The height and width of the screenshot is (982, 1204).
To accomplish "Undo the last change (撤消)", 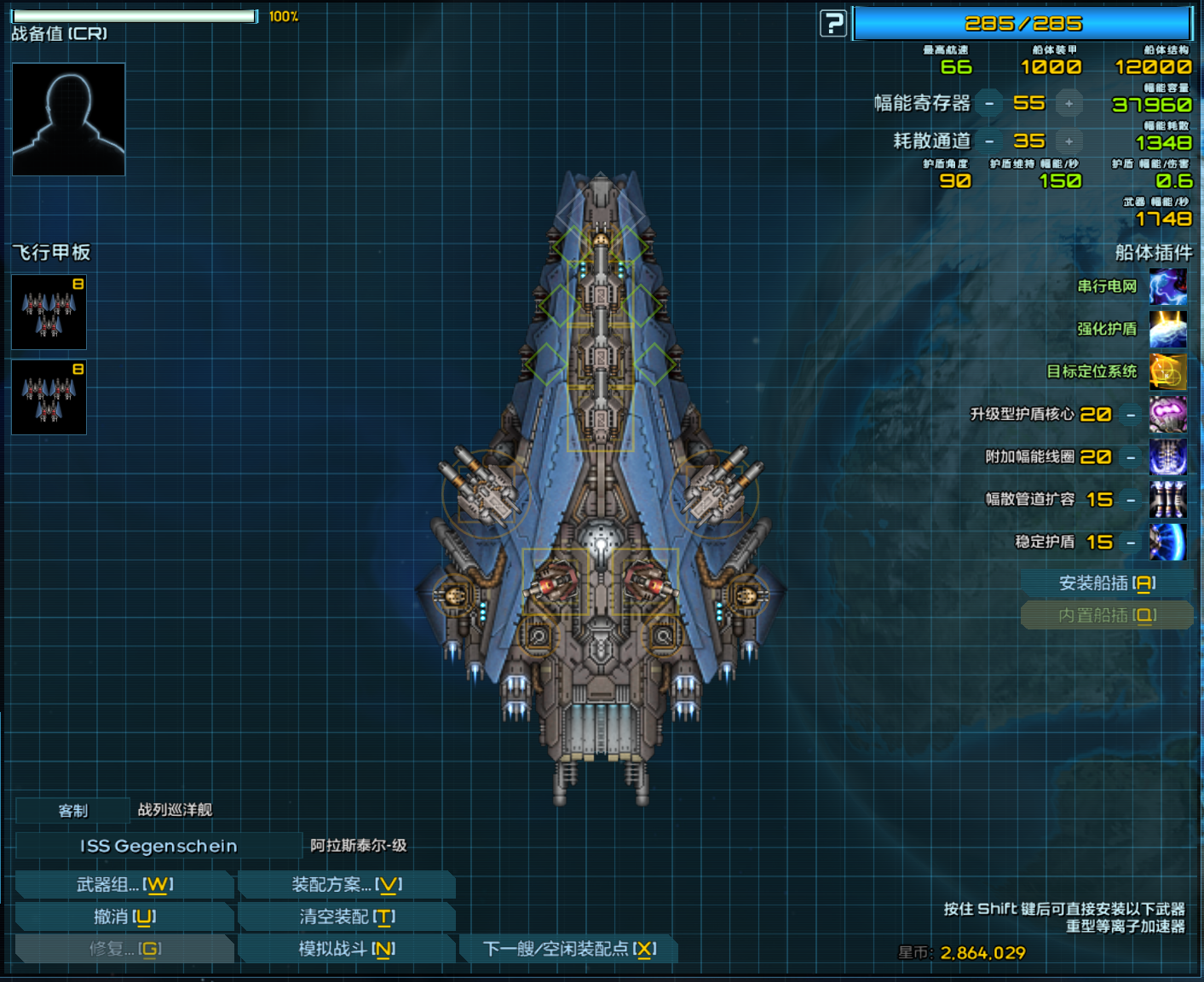I will pyautogui.click(x=124, y=917).
